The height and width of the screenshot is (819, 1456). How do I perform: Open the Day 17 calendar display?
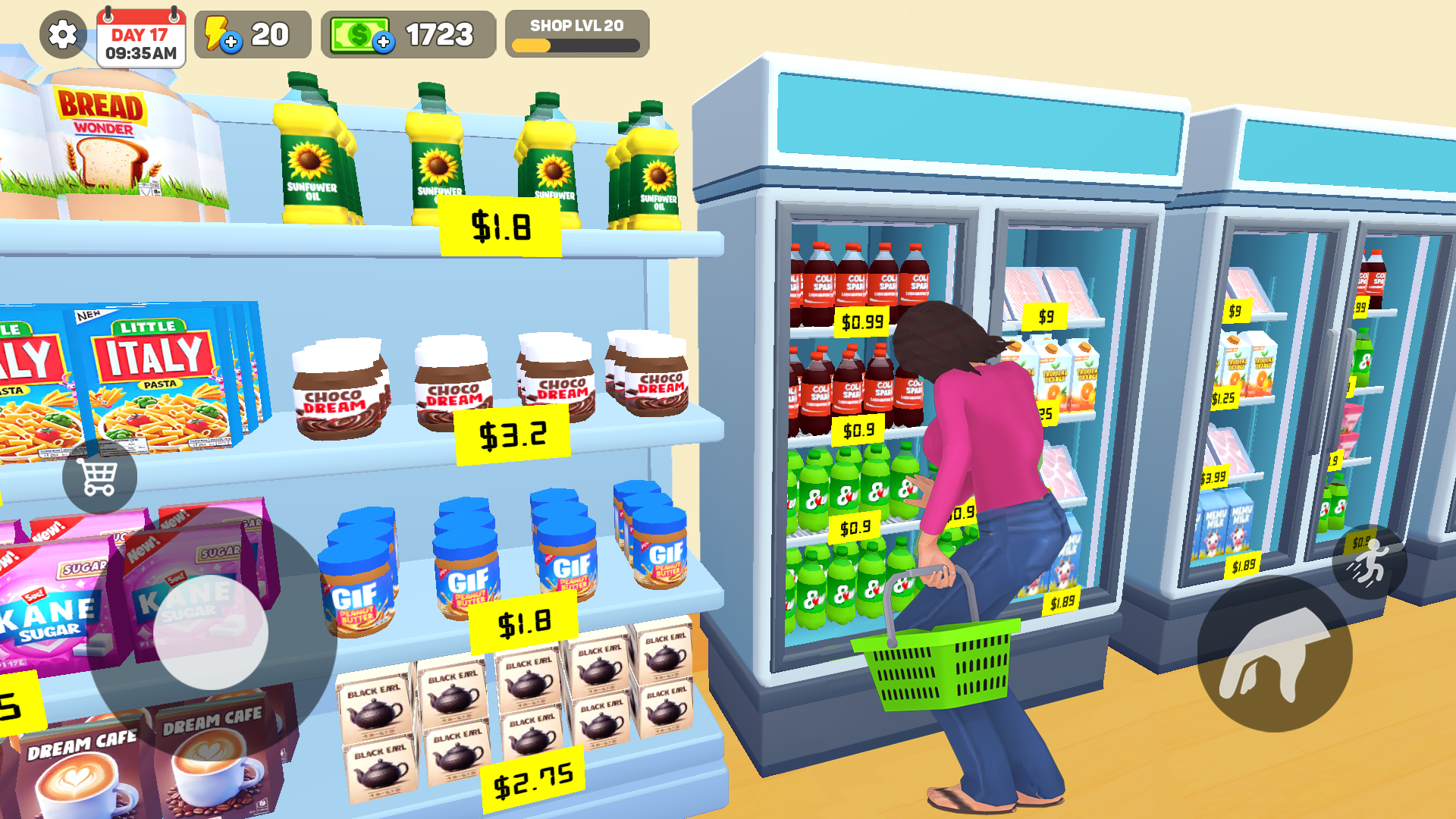click(141, 36)
